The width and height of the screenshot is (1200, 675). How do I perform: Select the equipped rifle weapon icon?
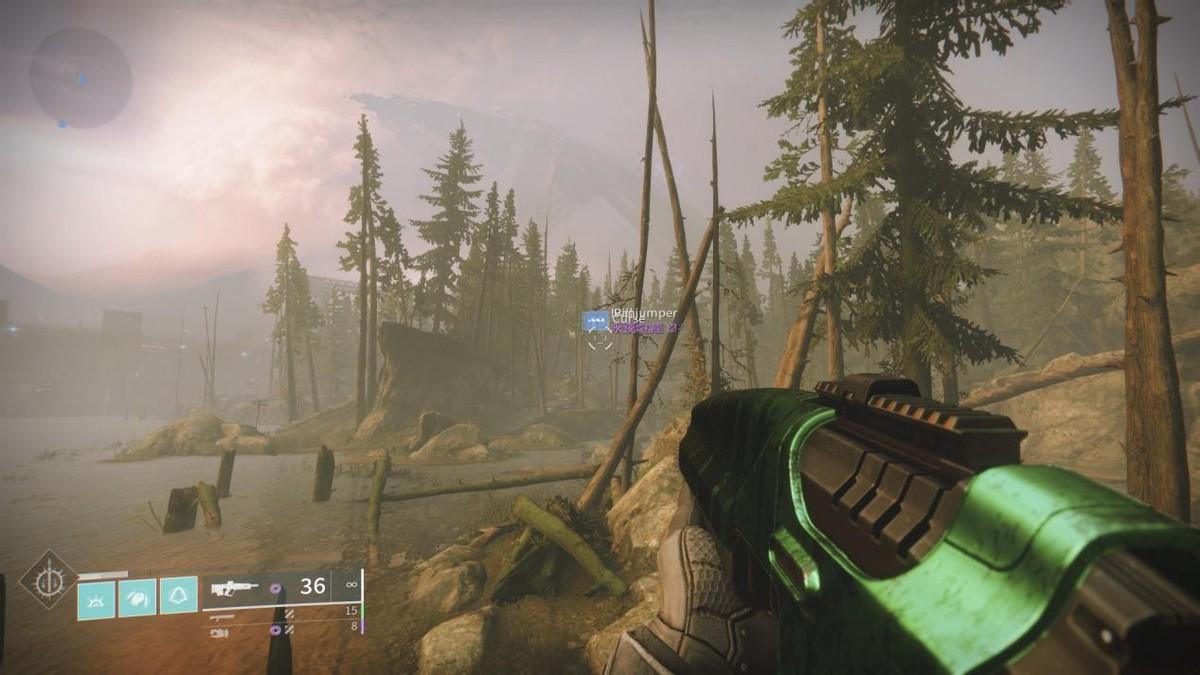click(x=234, y=588)
